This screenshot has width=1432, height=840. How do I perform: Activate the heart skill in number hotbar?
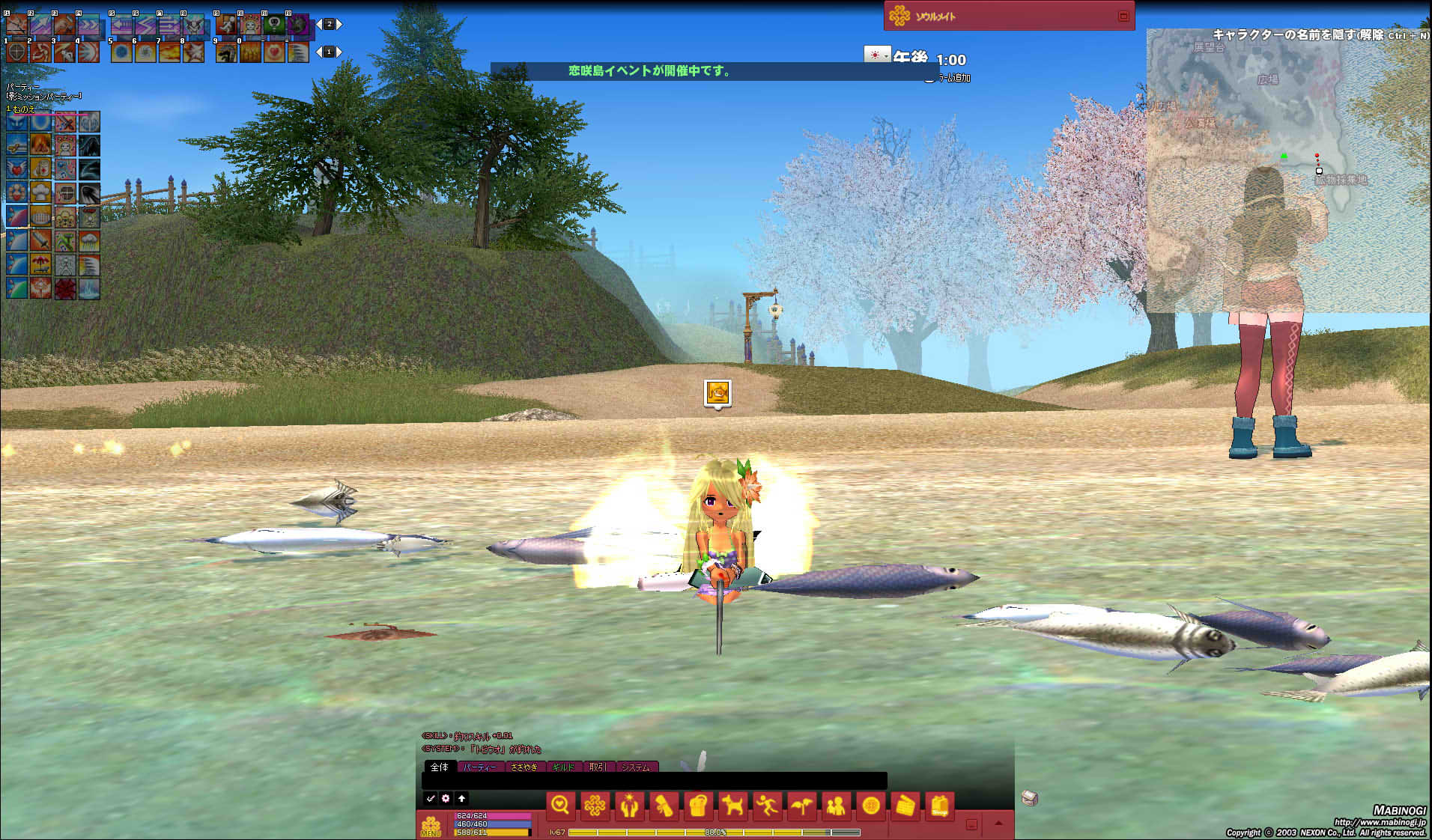(x=273, y=52)
